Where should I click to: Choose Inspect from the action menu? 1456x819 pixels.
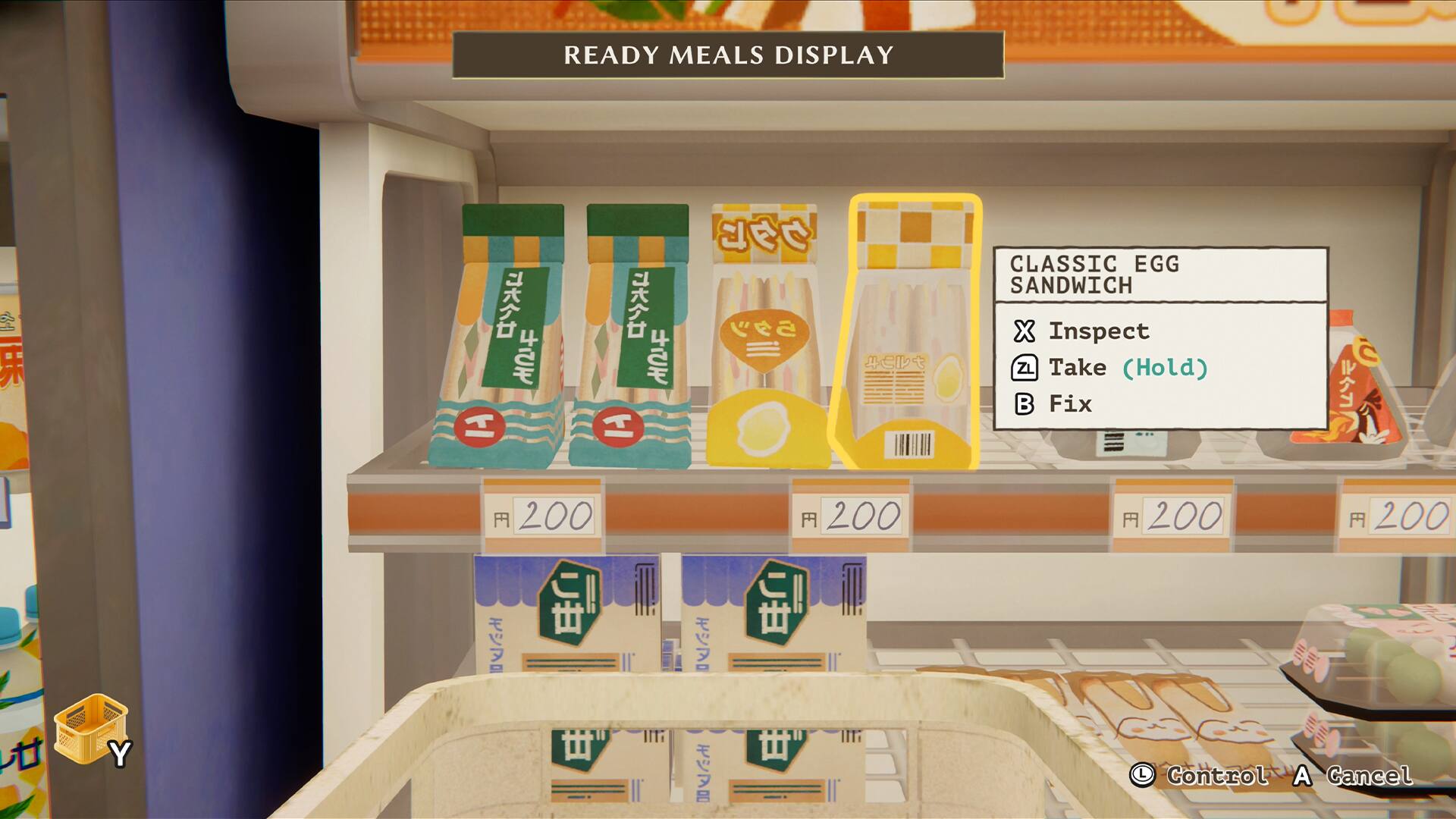(1098, 330)
